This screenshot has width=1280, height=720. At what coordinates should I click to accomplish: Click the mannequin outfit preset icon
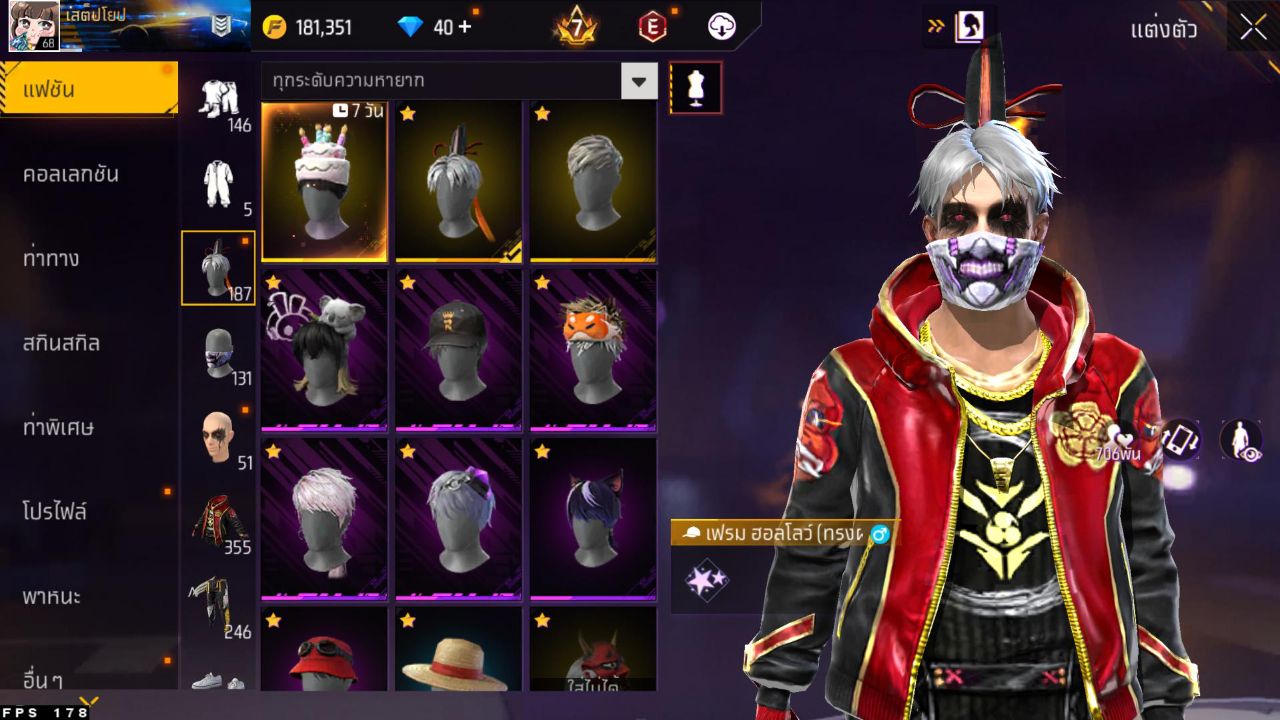coord(696,86)
